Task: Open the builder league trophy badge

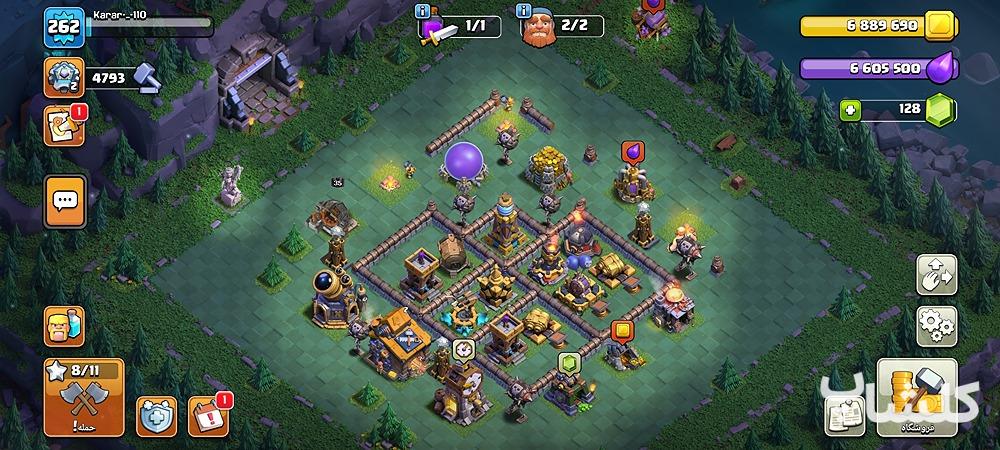Action: 62,76
